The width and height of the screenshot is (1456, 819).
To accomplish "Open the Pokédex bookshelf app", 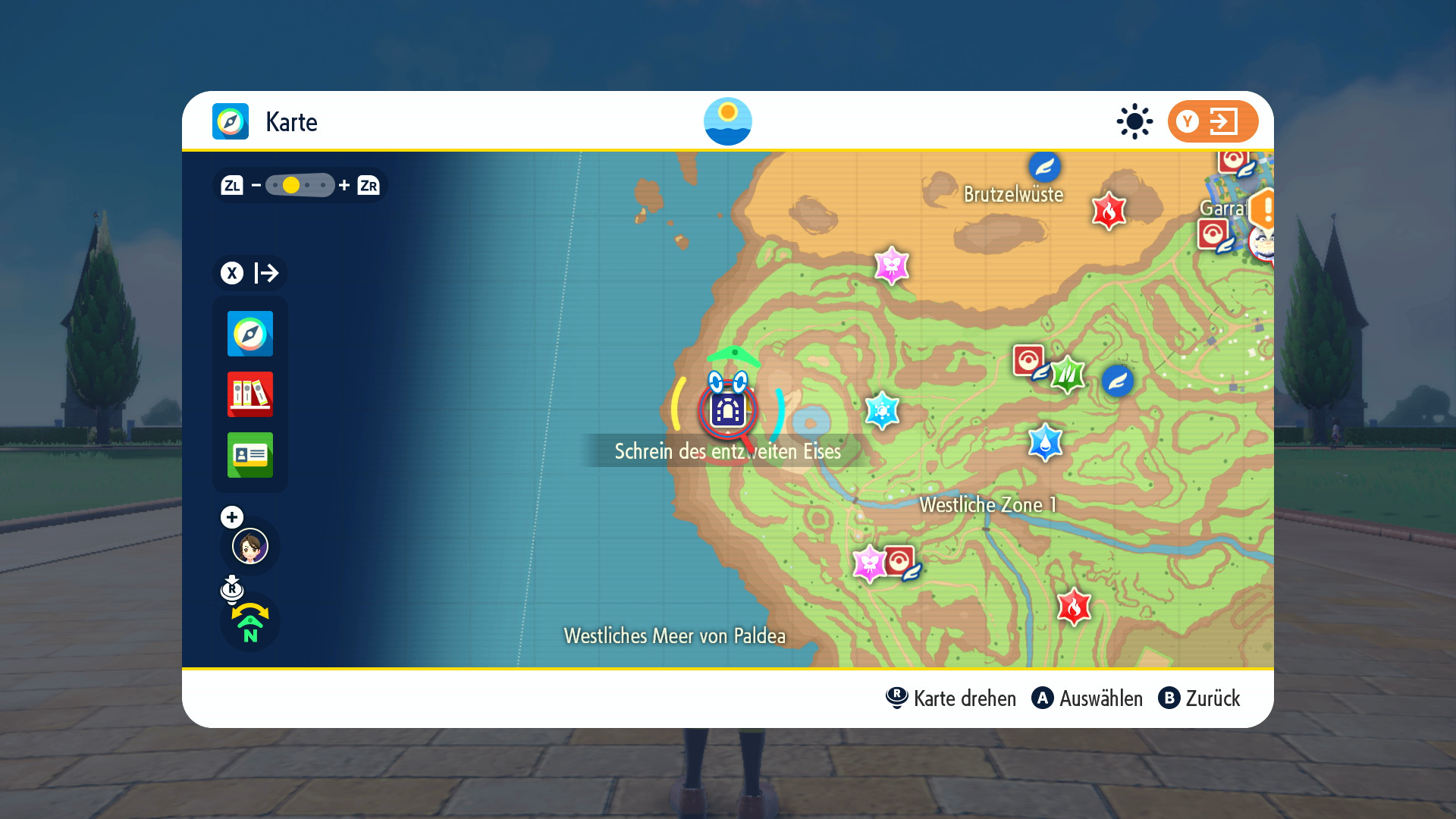I will (x=249, y=394).
